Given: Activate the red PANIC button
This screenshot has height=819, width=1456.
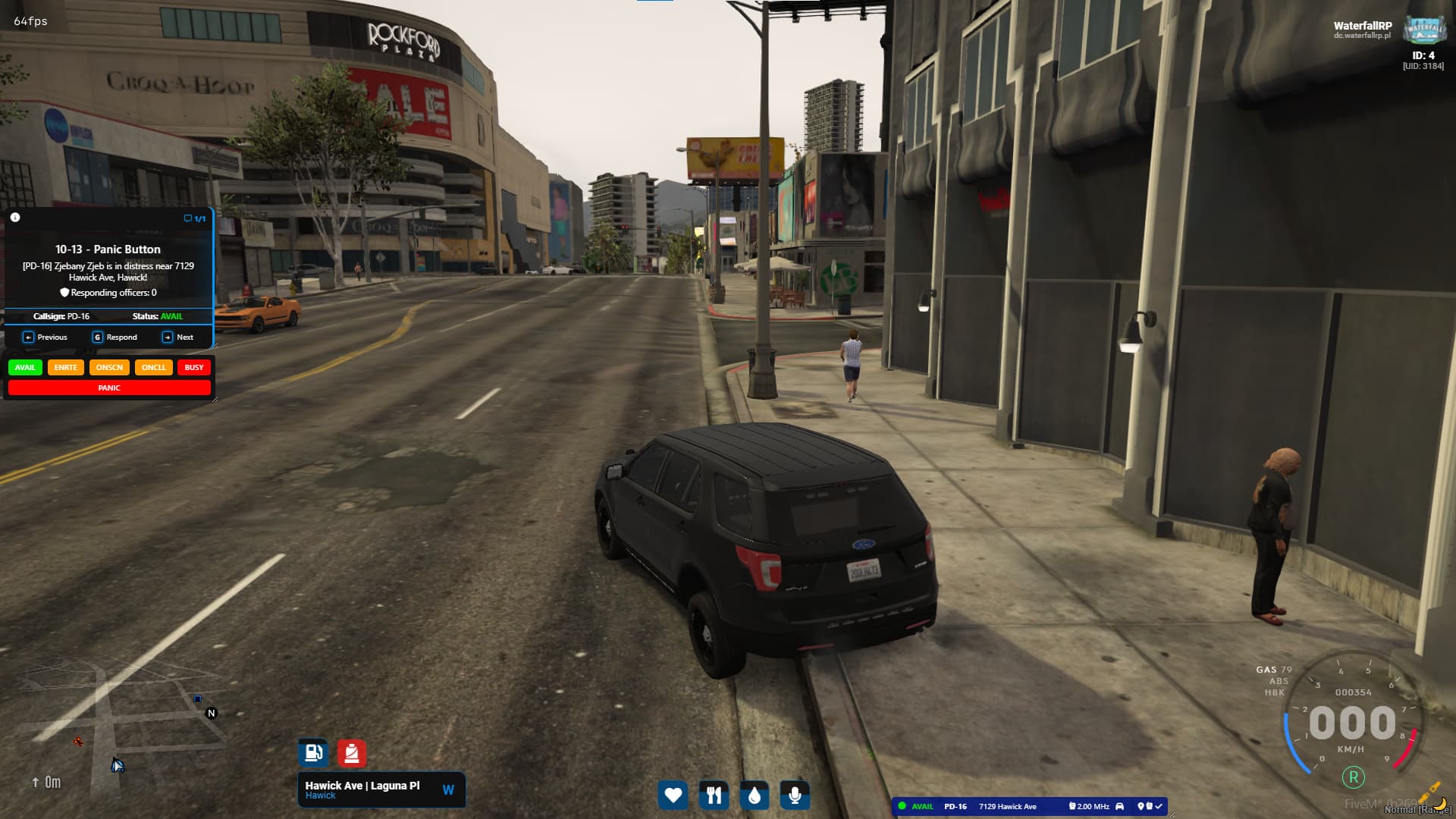Looking at the screenshot, I should click(x=109, y=388).
